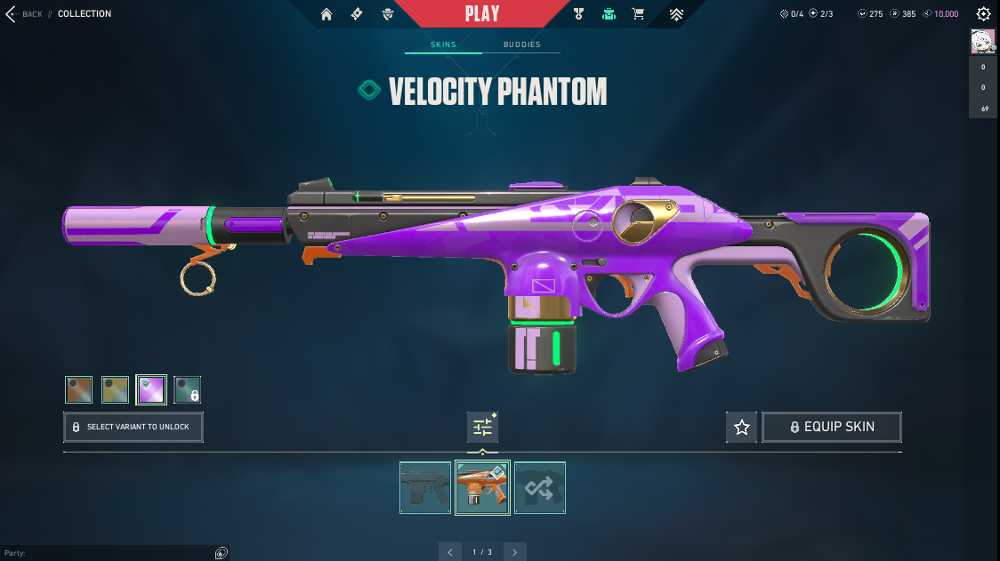Viewport: 1000px width, 561px height.
Task: Open the home icon in the top bar
Action: pyautogui.click(x=326, y=14)
